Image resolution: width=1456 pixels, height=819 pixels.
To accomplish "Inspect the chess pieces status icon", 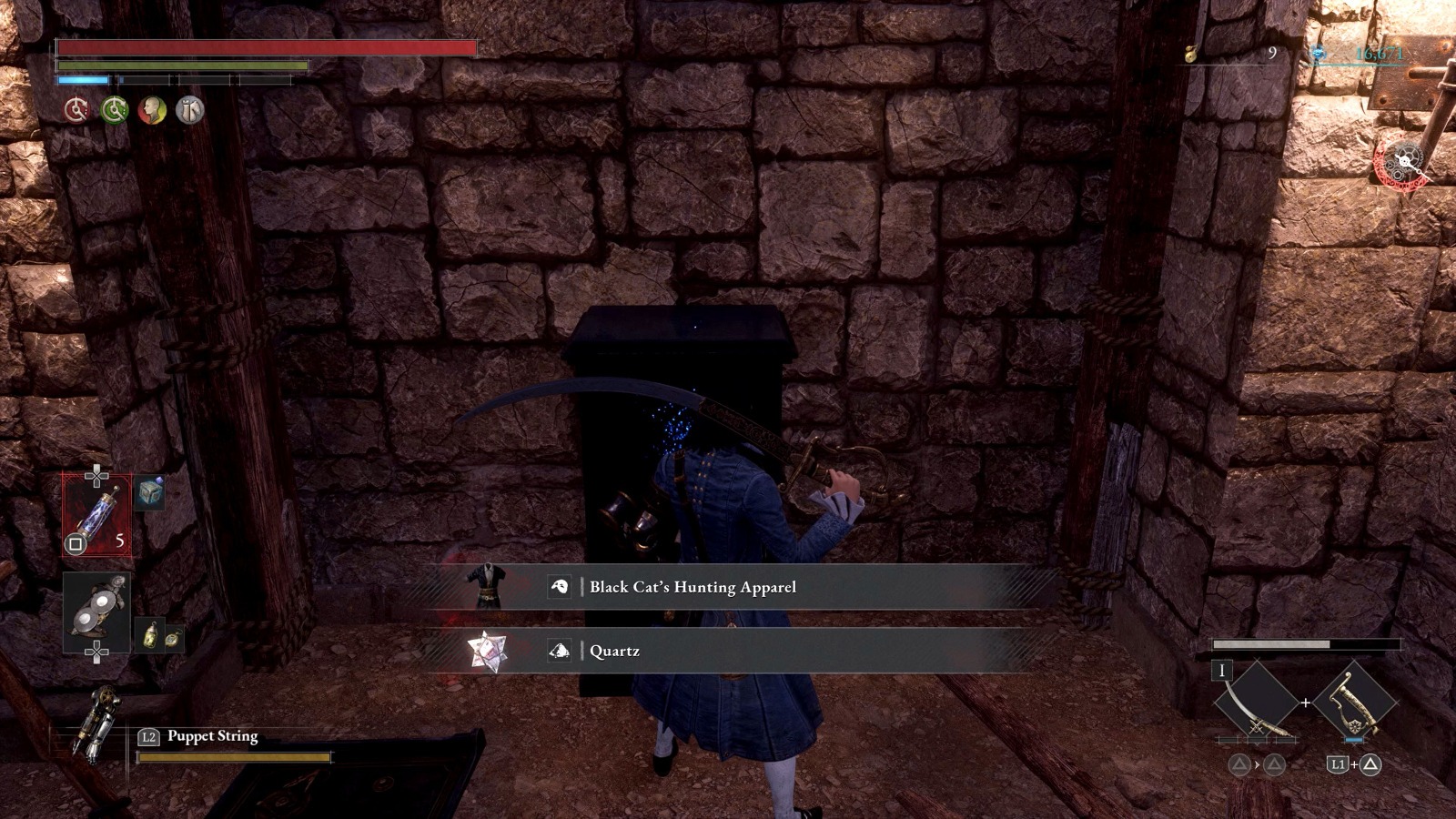I will click(x=190, y=110).
